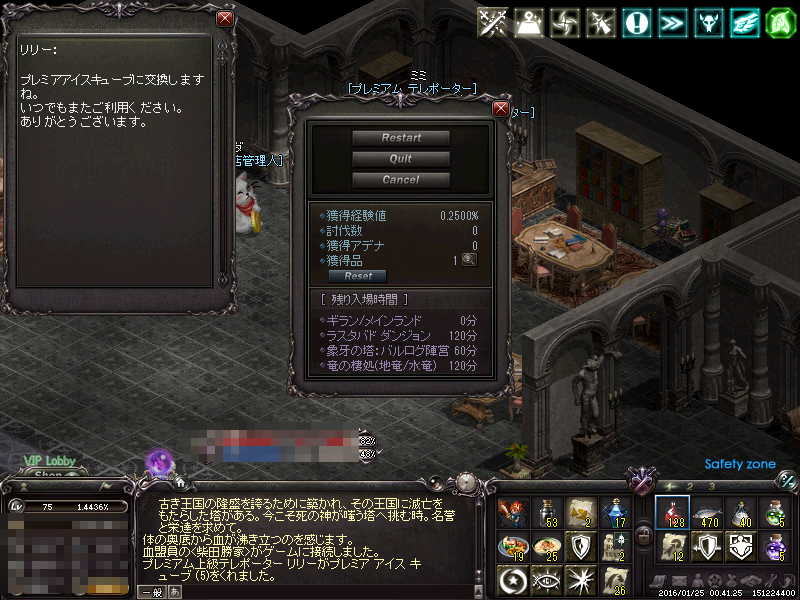Use the purple potion slot
The width and height of the screenshot is (800, 600).
(776, 546)
